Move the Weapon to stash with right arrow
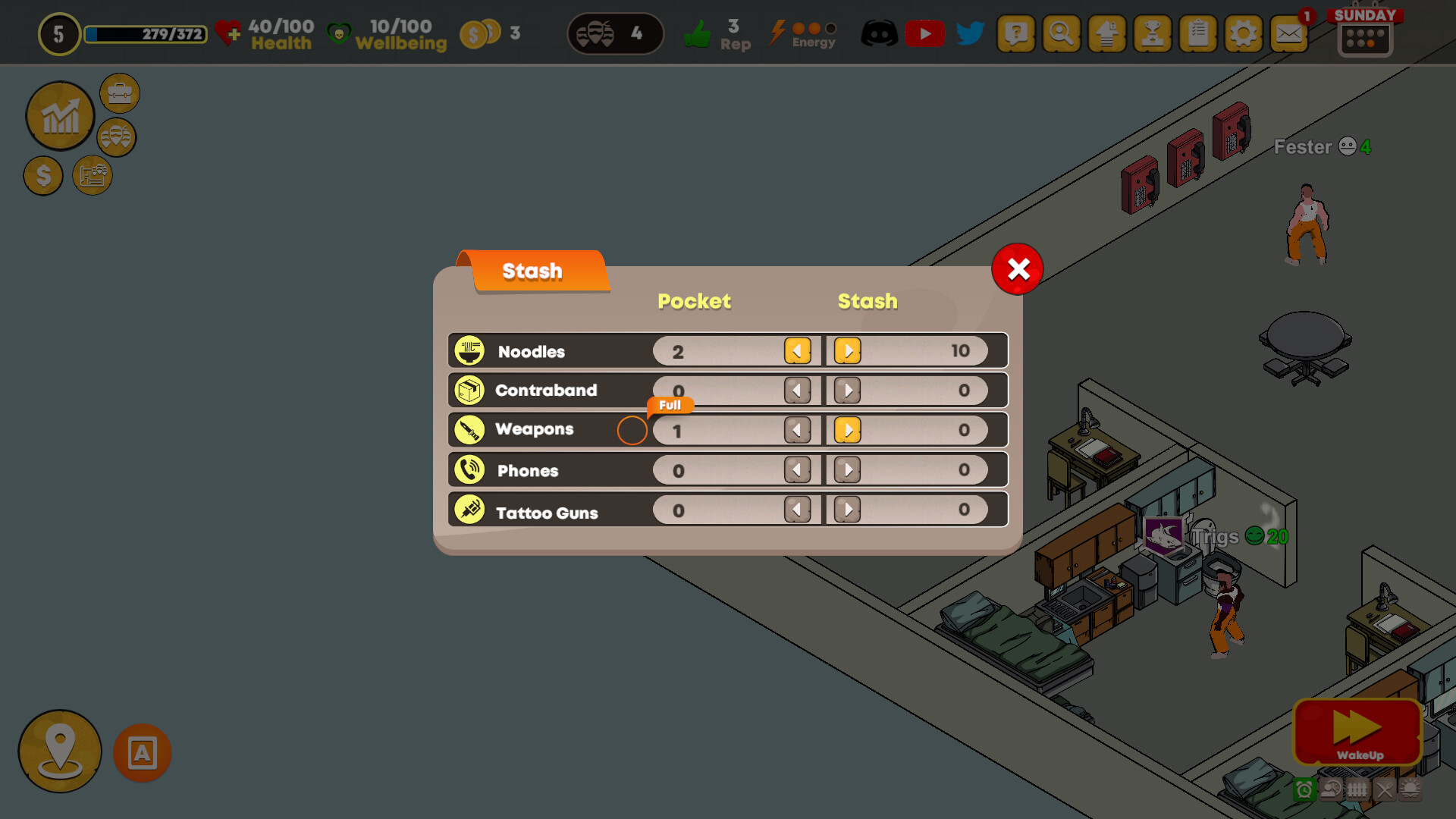Image resolution: width=1456 pixels, height=819 pixels. [847, 430]
